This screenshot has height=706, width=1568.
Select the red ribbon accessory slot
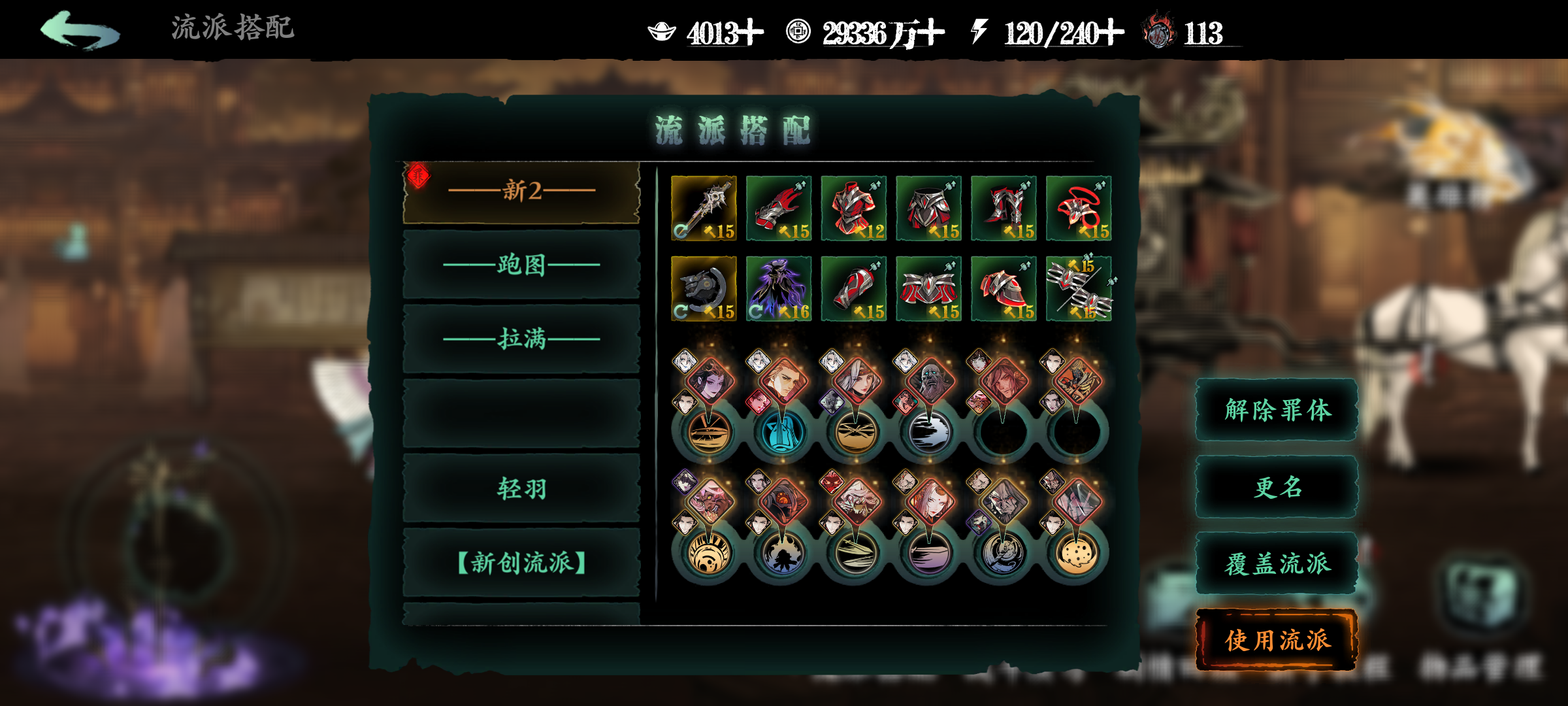pos(1079,208)
